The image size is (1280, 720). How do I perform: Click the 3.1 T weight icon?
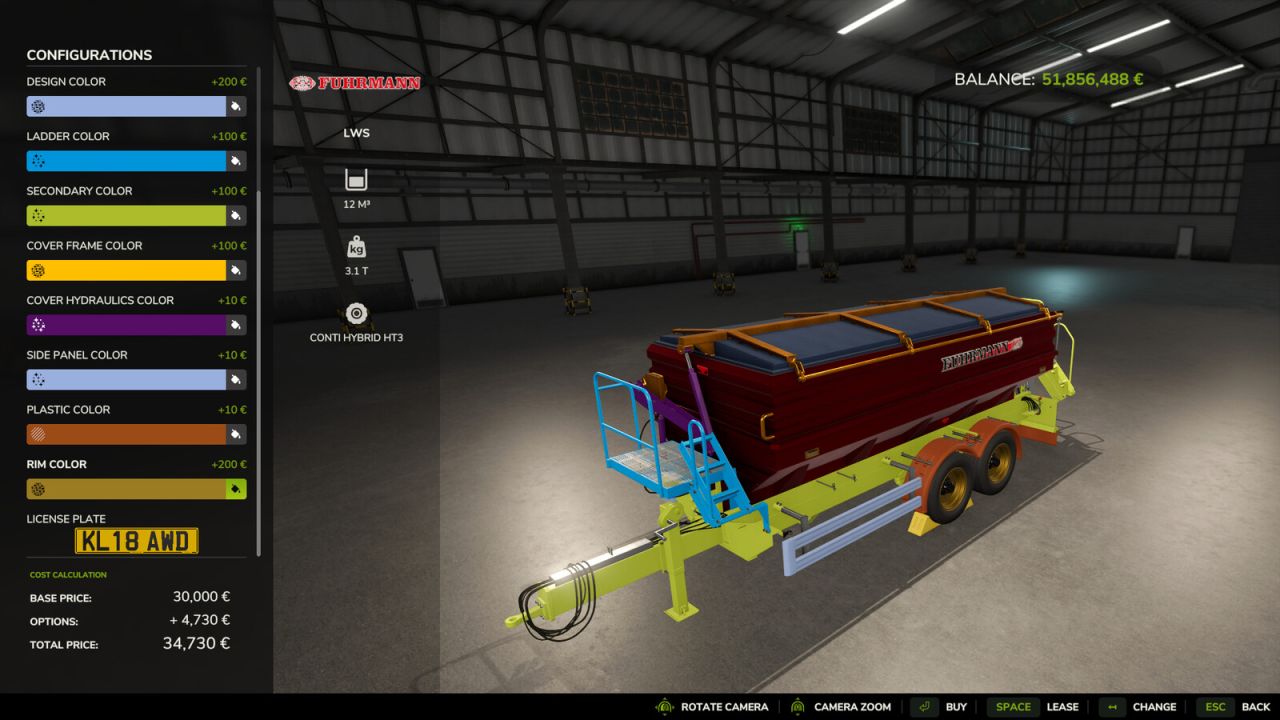click(356, 245)
